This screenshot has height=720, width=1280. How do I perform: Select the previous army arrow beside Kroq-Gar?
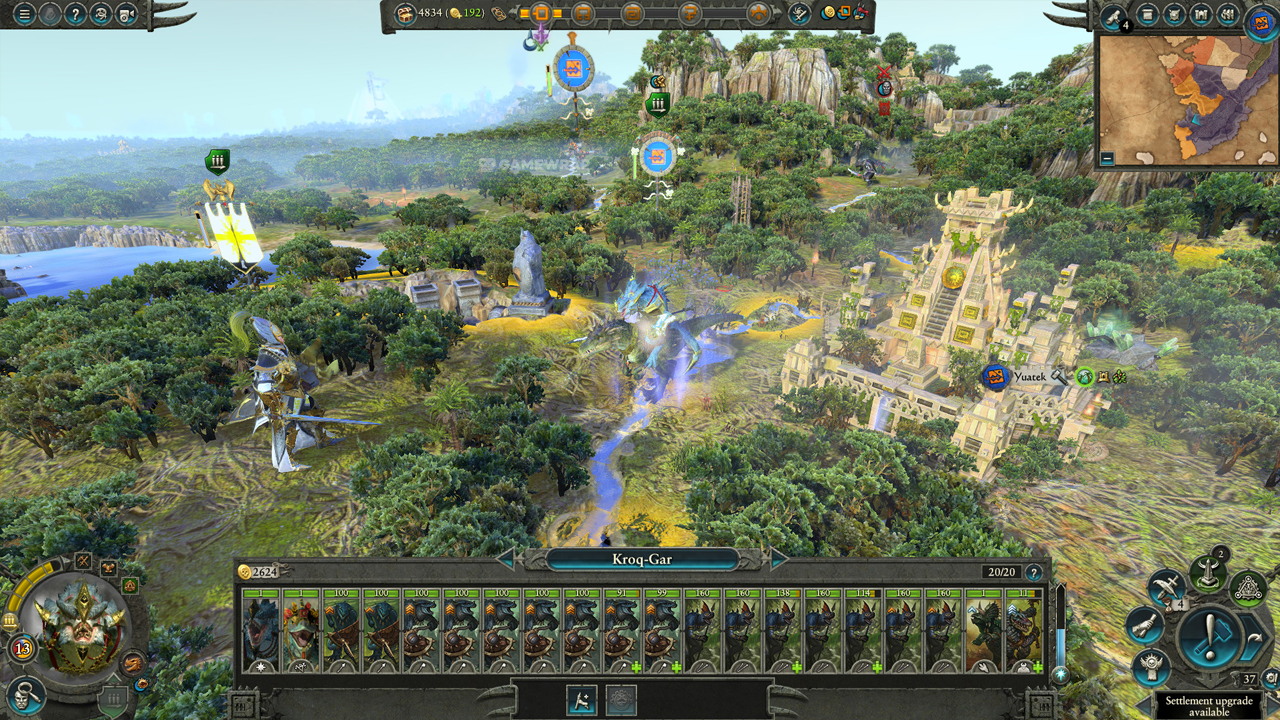pyautogui.click(x=507, y=559)
